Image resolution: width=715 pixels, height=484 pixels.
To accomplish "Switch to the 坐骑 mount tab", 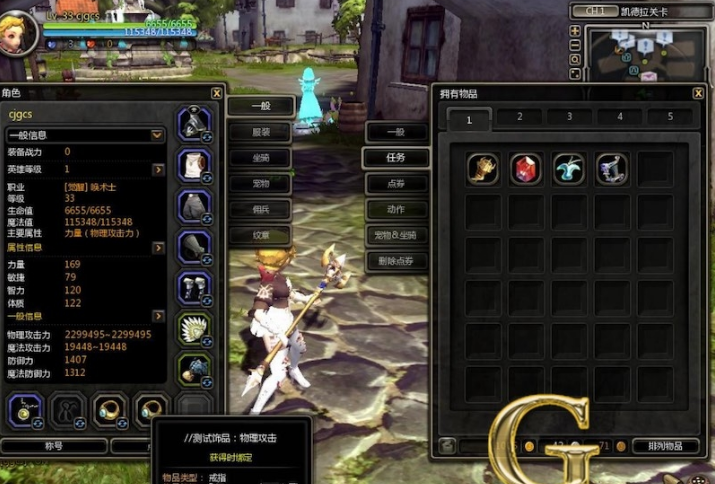I will 260,157.
